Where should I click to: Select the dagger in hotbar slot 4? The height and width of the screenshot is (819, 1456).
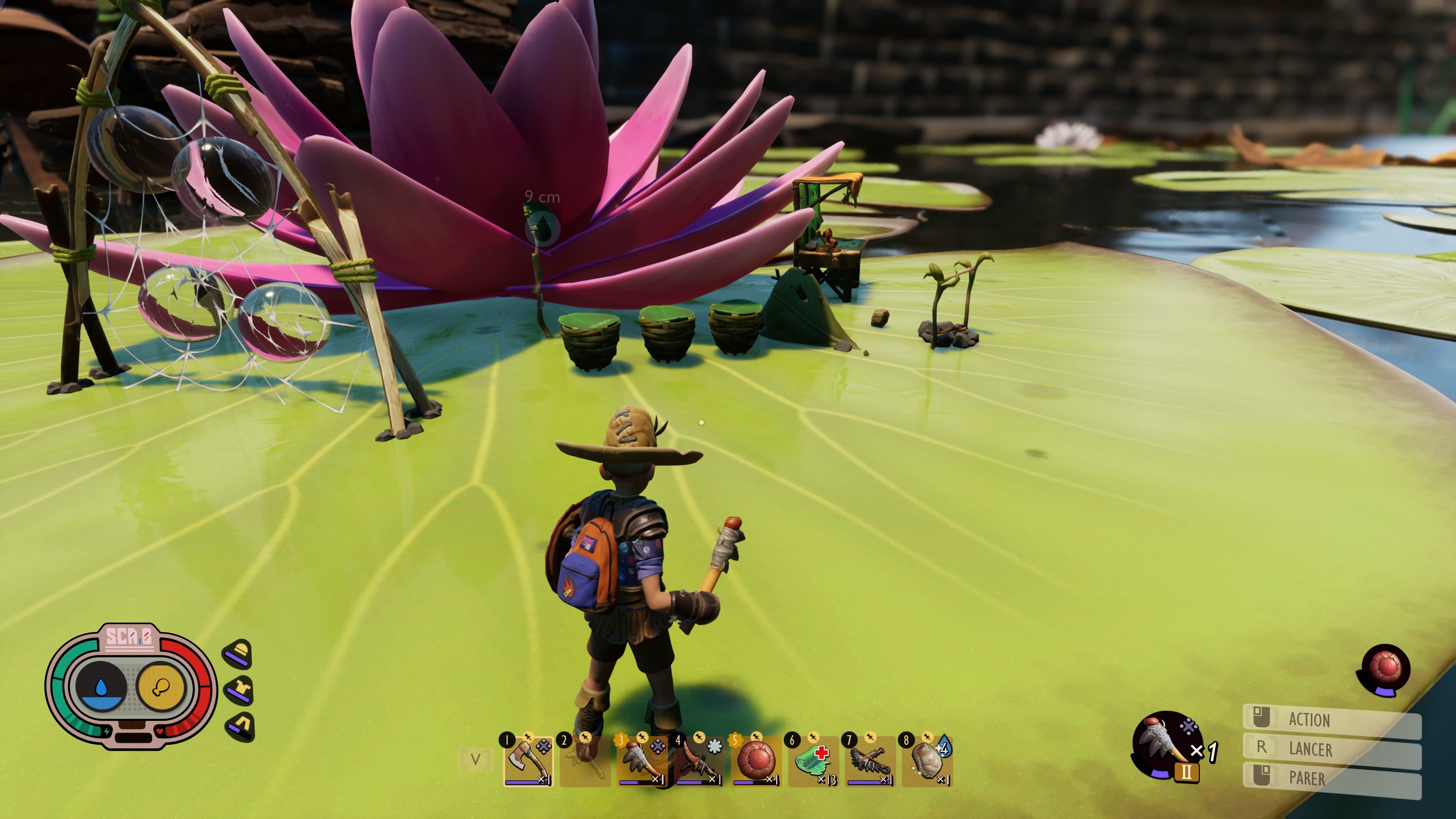coord(642,761)
